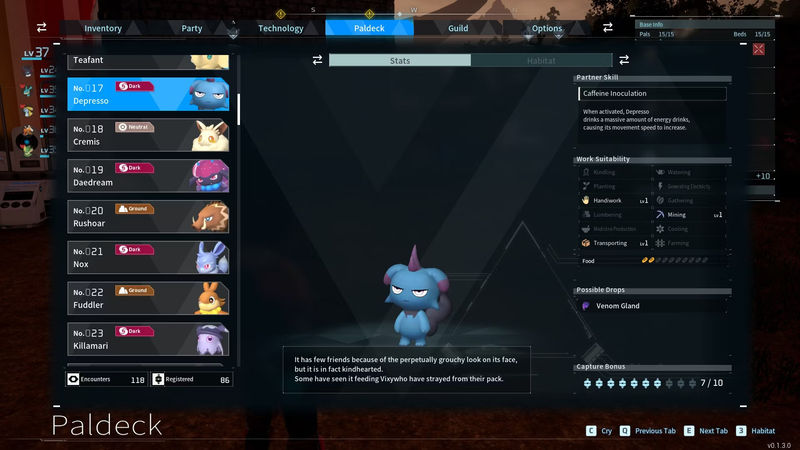800x450 pixels.
Task: Select No.023 Killamari entry
Action: click(150, 339)
